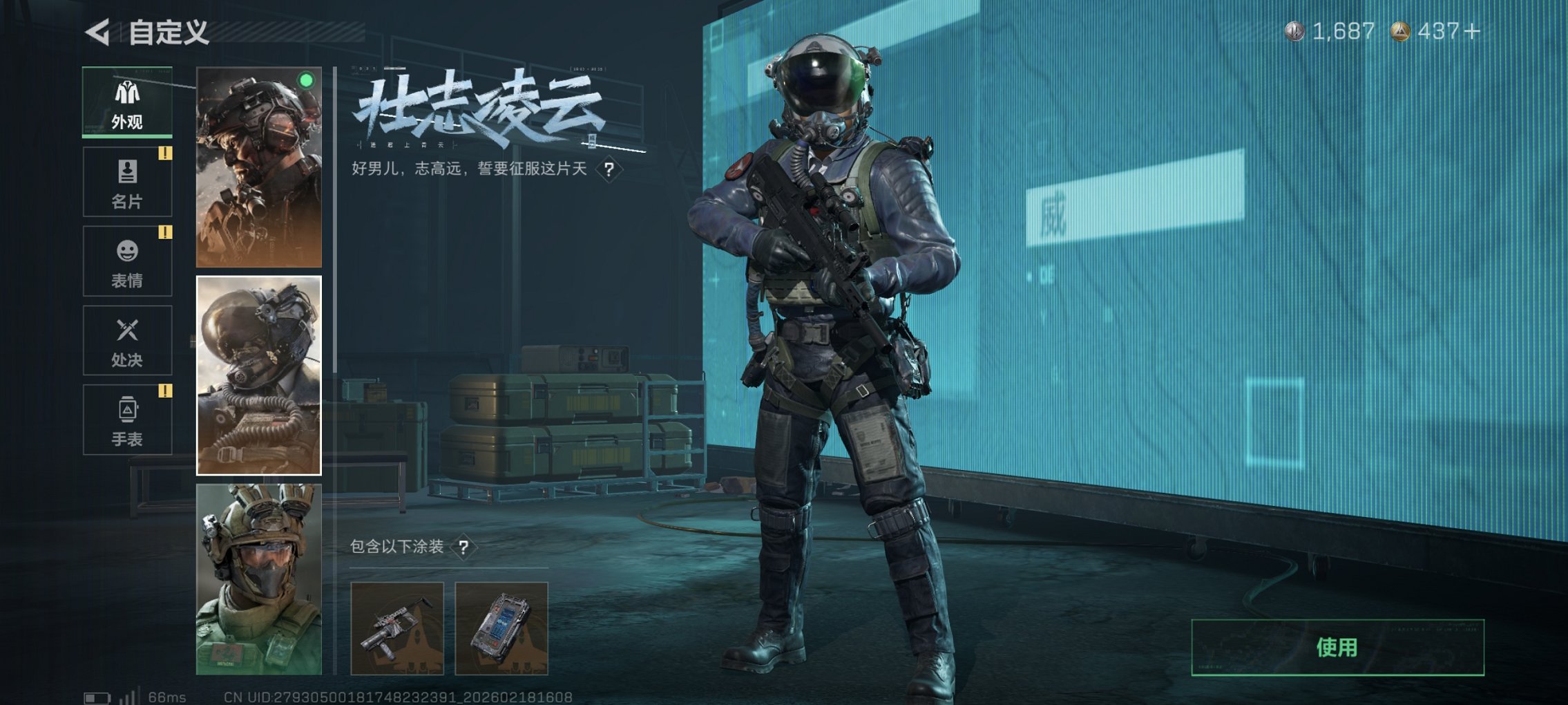The image size is (1568, 705).
Task: Open the 外观 appearance tab icon
Action: tap(126, 93)
